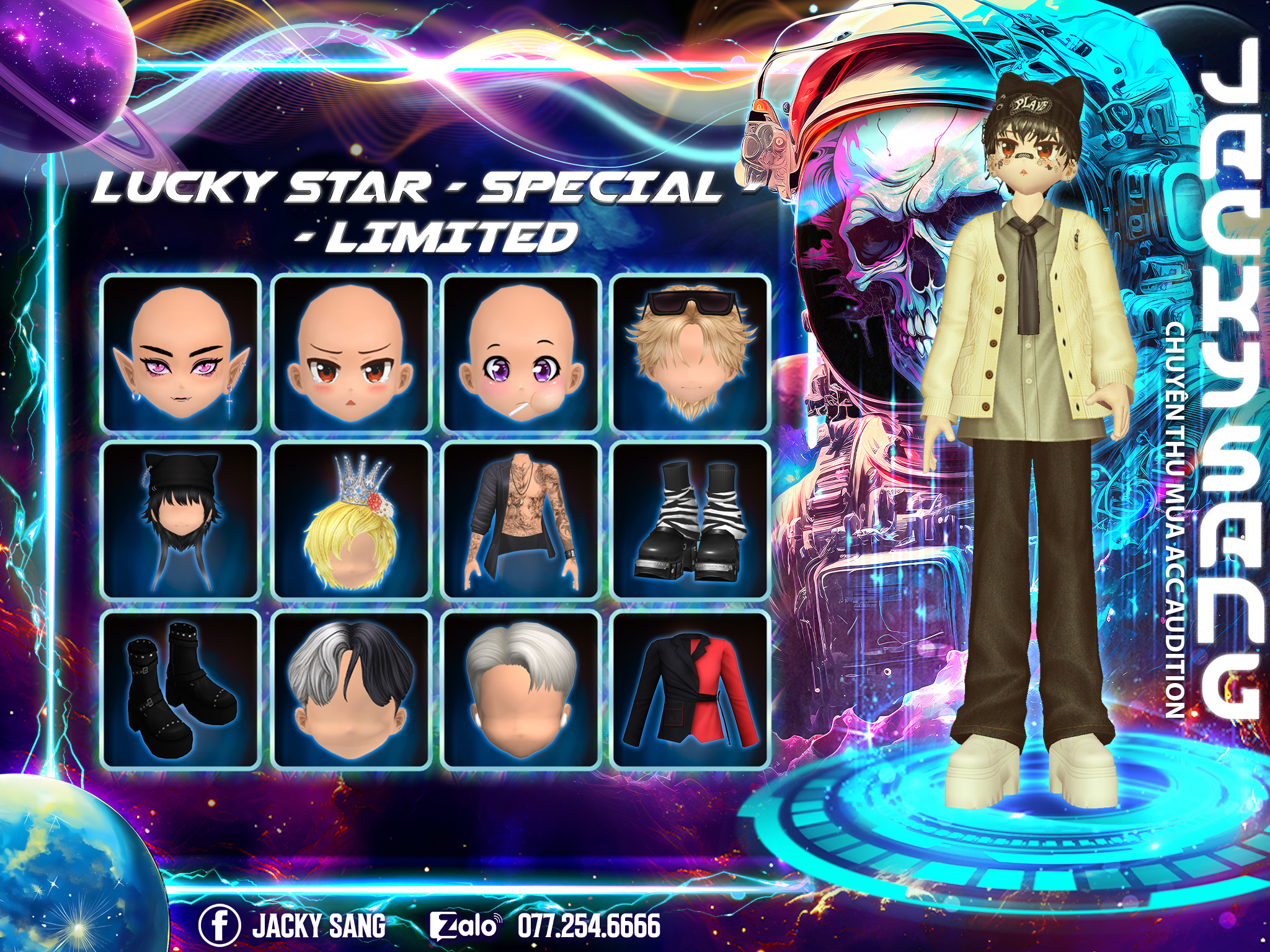Select the blonde hair with black sunglasses
1270x952 pixels.
coord(690,353)
